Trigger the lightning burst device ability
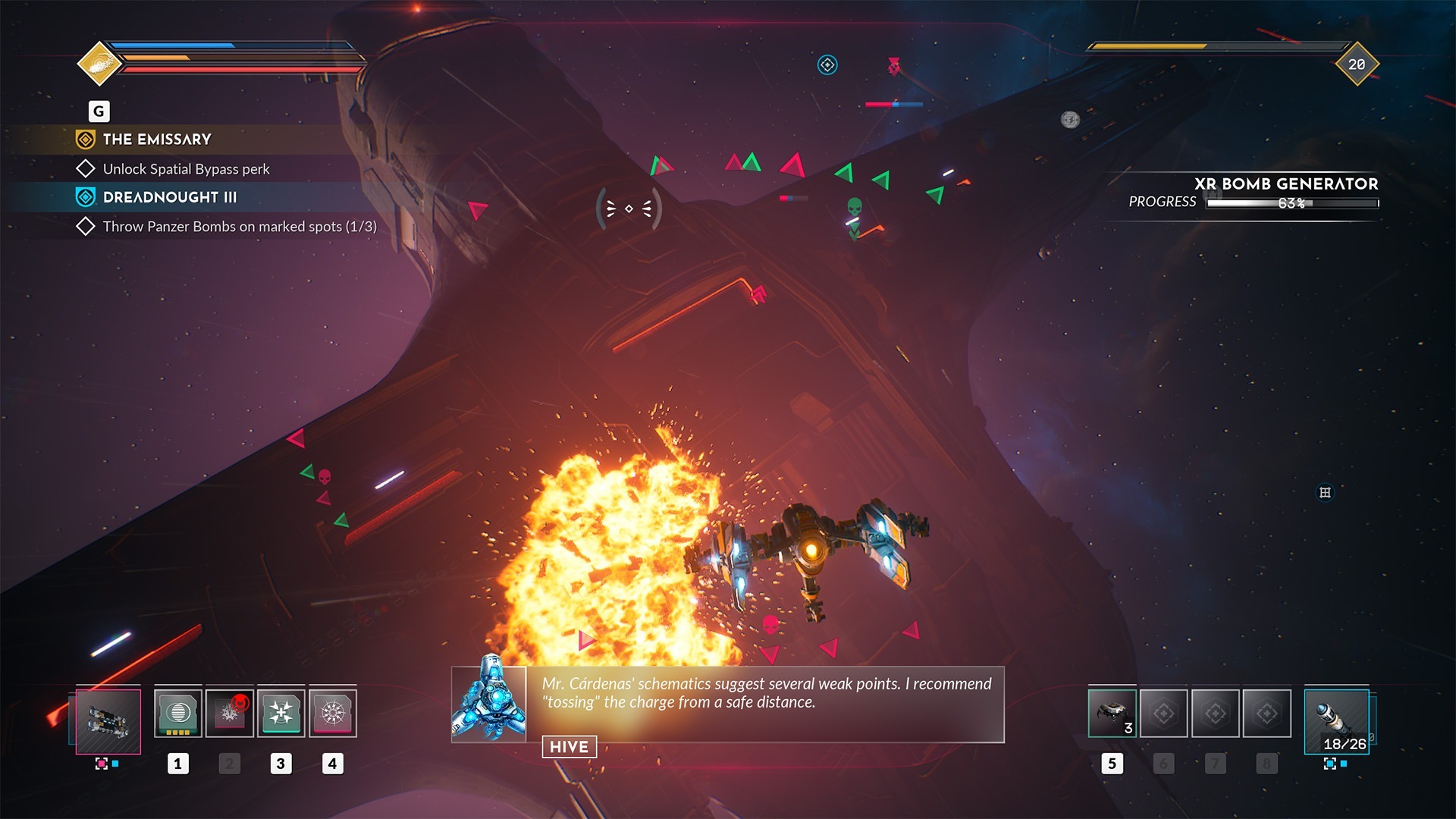This screenshot has height=819, width=1456. coord(333,714)
